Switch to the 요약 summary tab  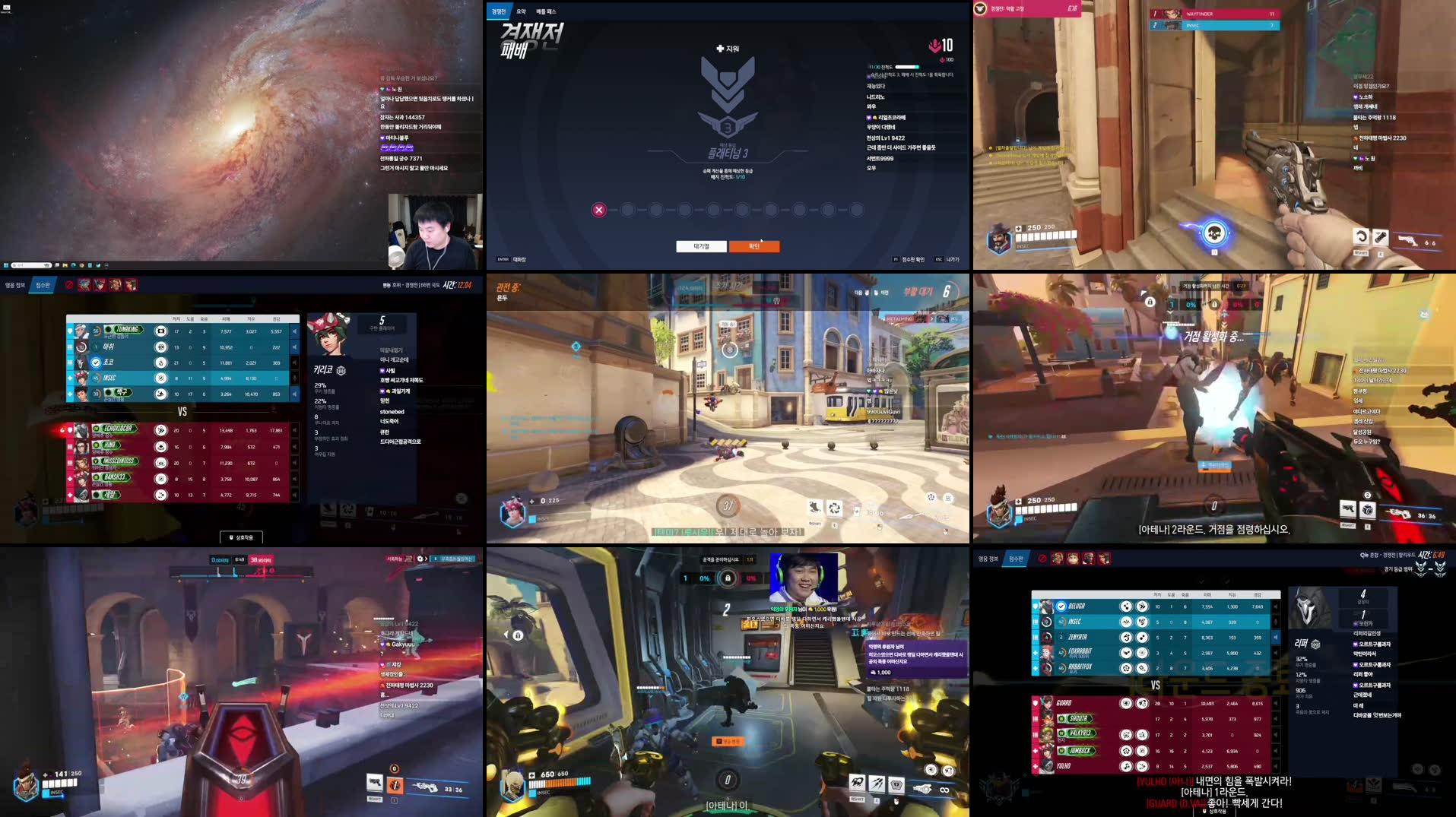521,11
